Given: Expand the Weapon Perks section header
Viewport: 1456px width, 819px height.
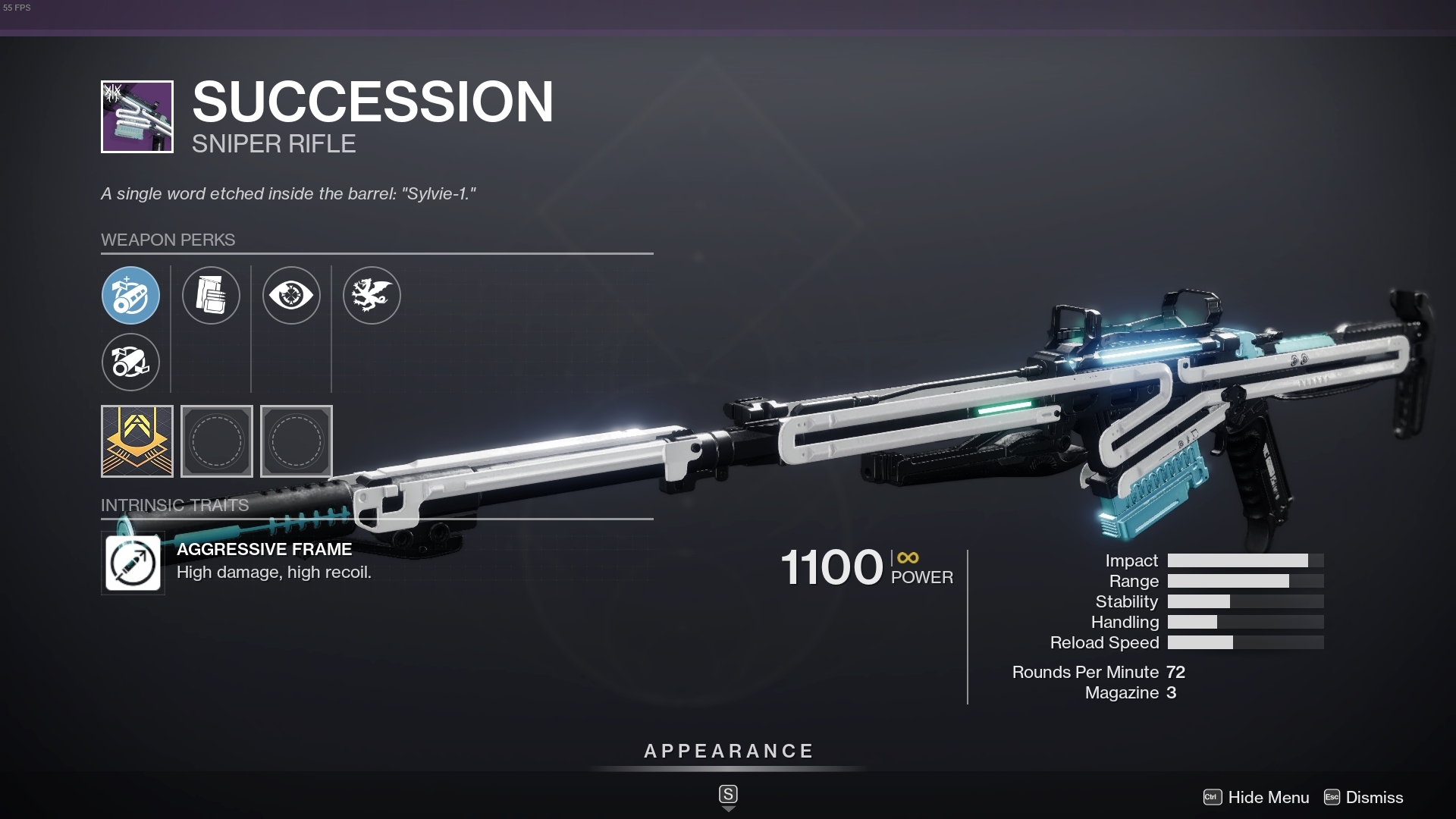Looking at the screenshot, I should pyautogui.click(x=168, y=240).
